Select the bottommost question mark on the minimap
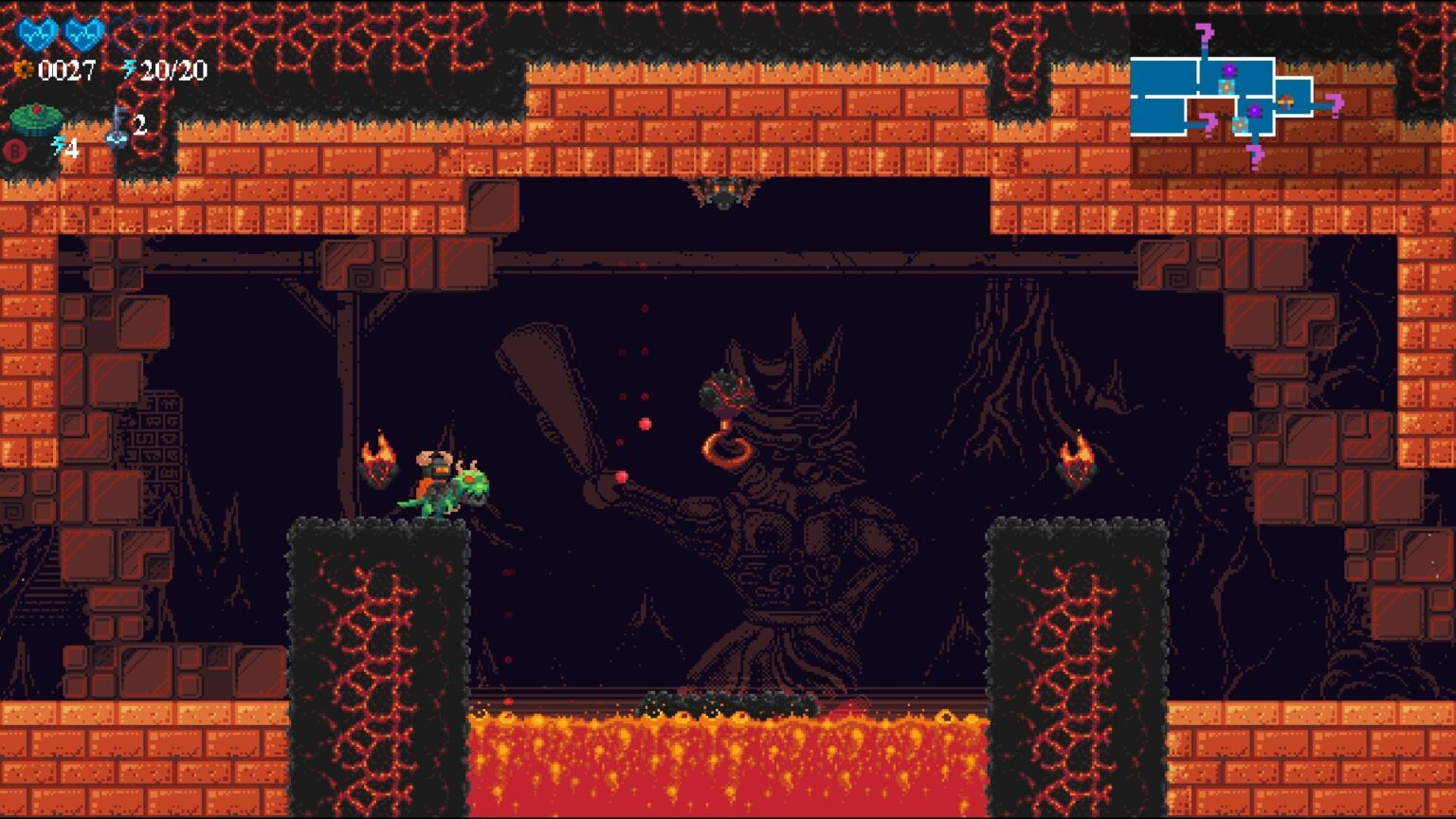1456x819 pixels. pos(1255,155)
